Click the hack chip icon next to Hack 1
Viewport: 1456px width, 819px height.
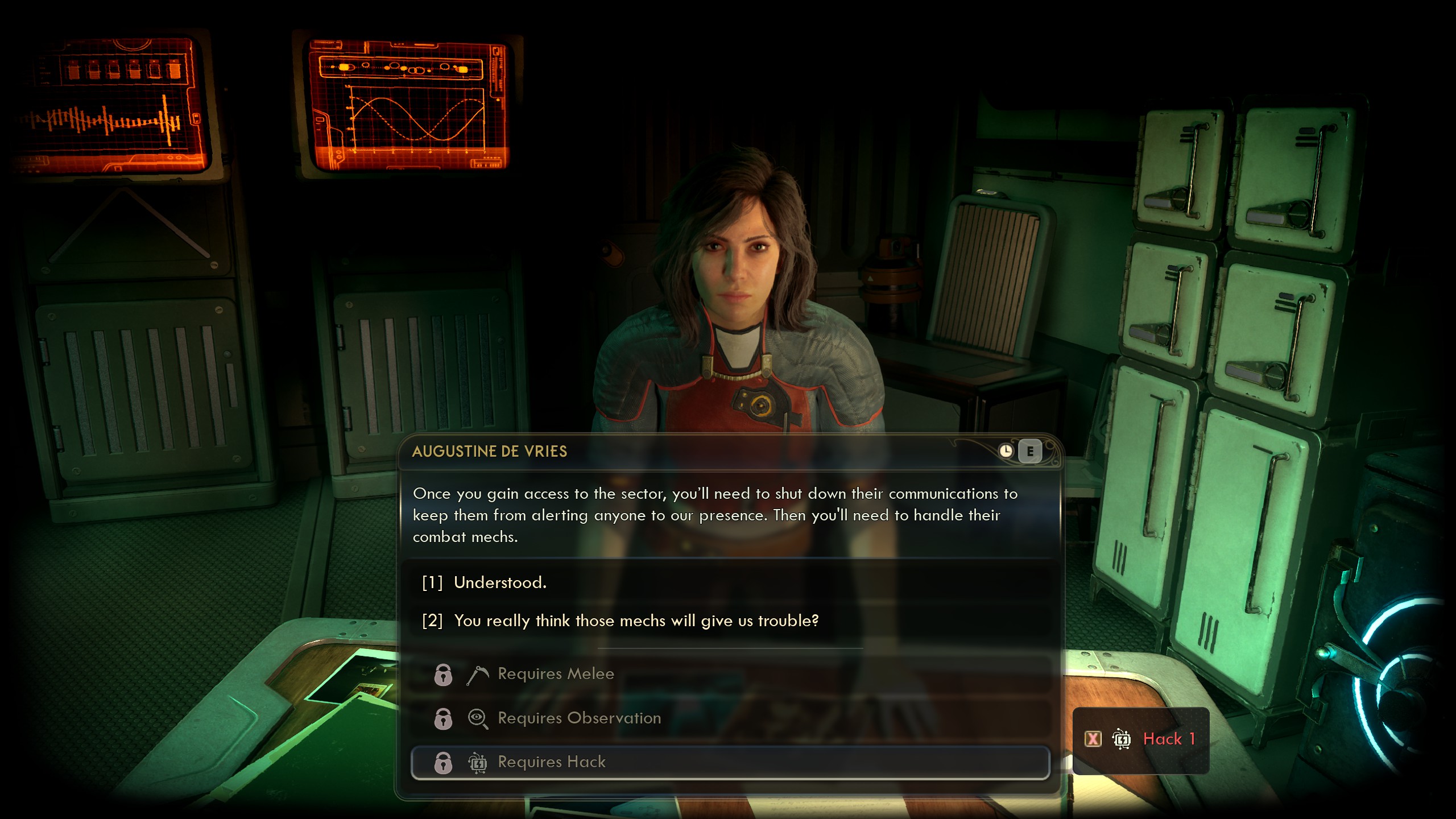[x=1122, y=740]
